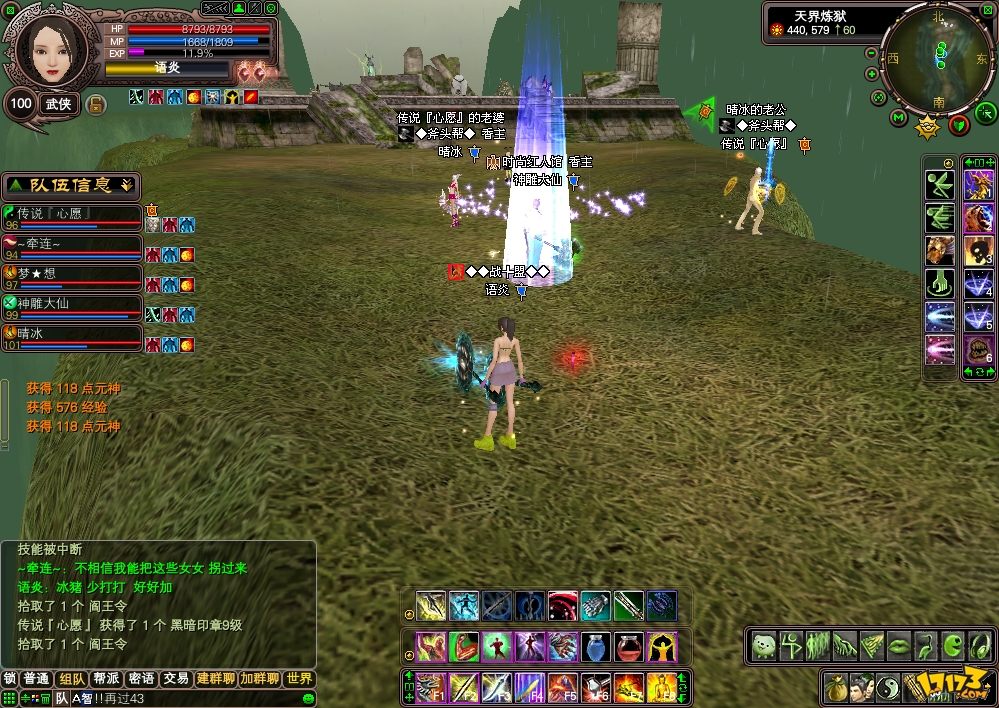Screen dimensions: 999x708
Task: Select the 世界 world chat tab
Action: pos(299,679)
